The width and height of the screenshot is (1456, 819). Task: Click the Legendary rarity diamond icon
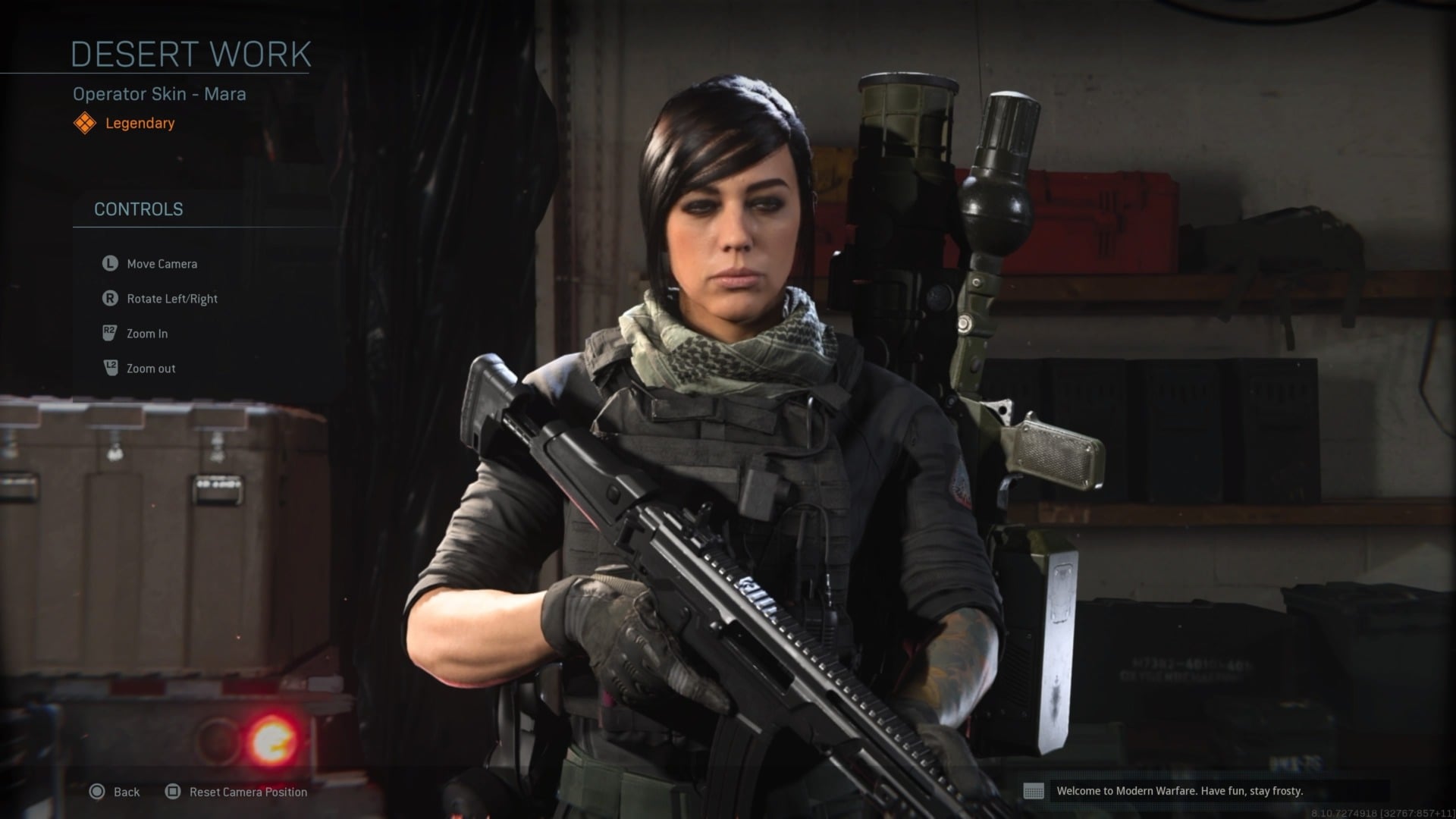tap(85, 122)
